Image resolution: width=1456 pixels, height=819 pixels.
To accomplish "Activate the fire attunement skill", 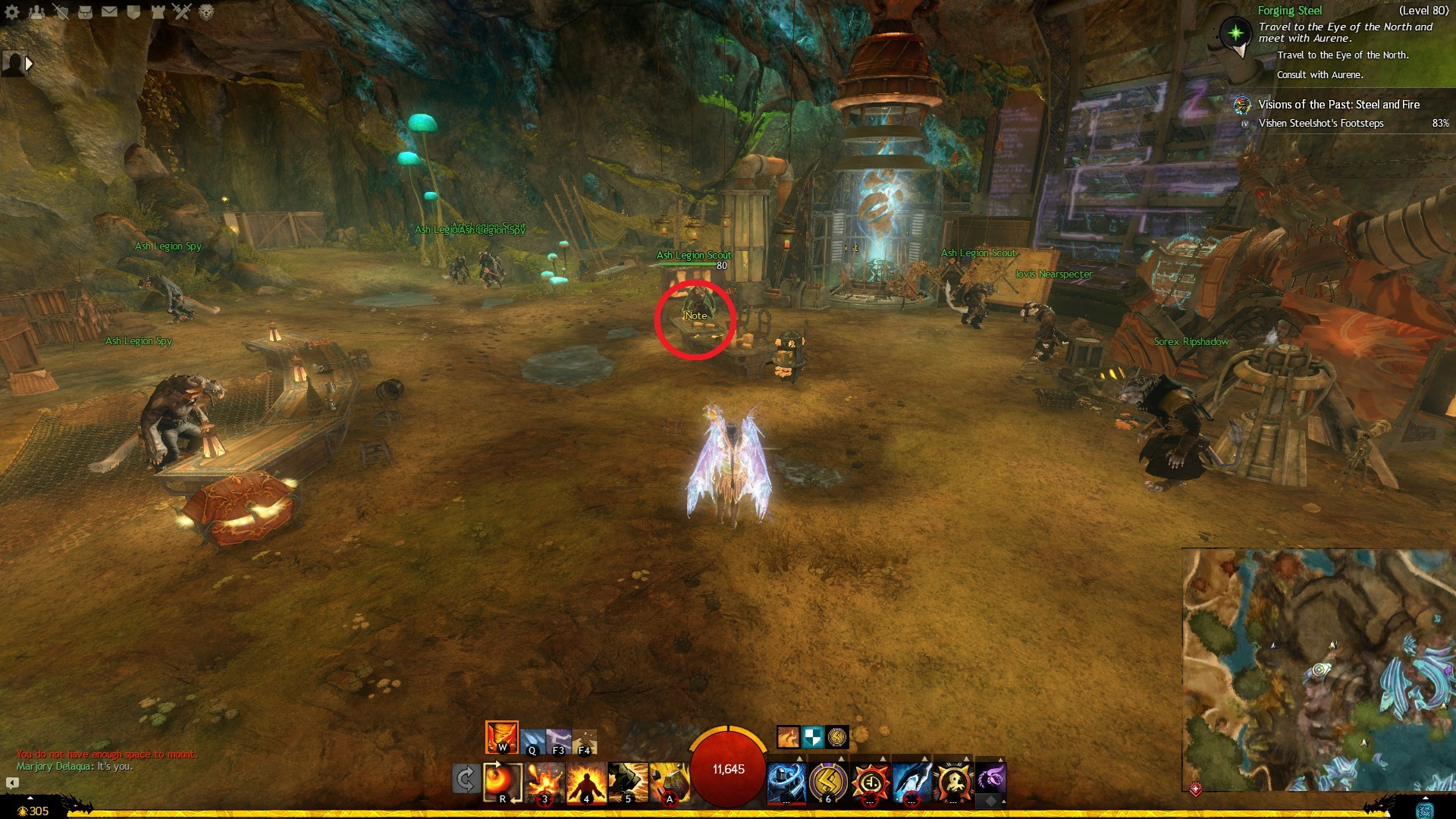I will pos(501,736).
